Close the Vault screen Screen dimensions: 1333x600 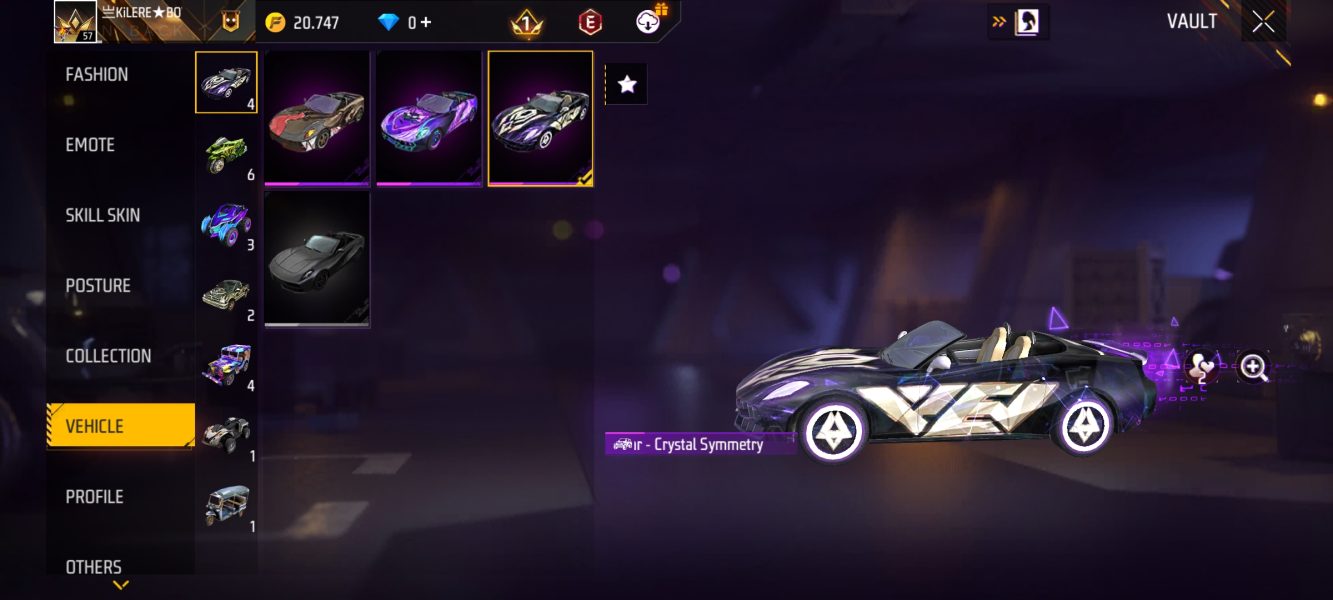pyautogui.click(x=1263, y=22)
